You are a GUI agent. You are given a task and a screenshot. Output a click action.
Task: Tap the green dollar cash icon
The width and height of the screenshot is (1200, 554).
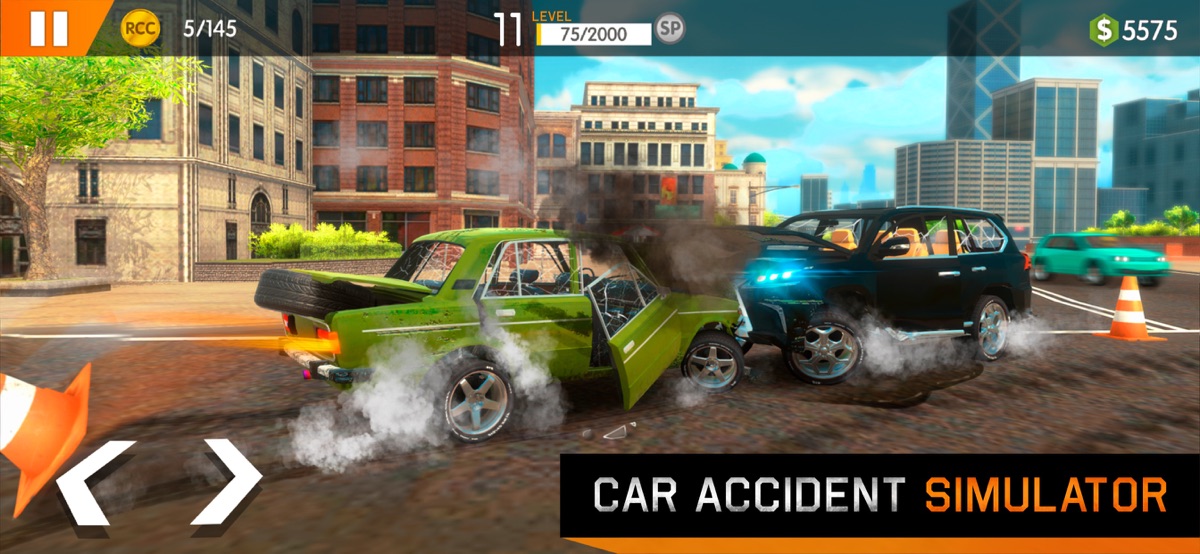coord(1104,30)
